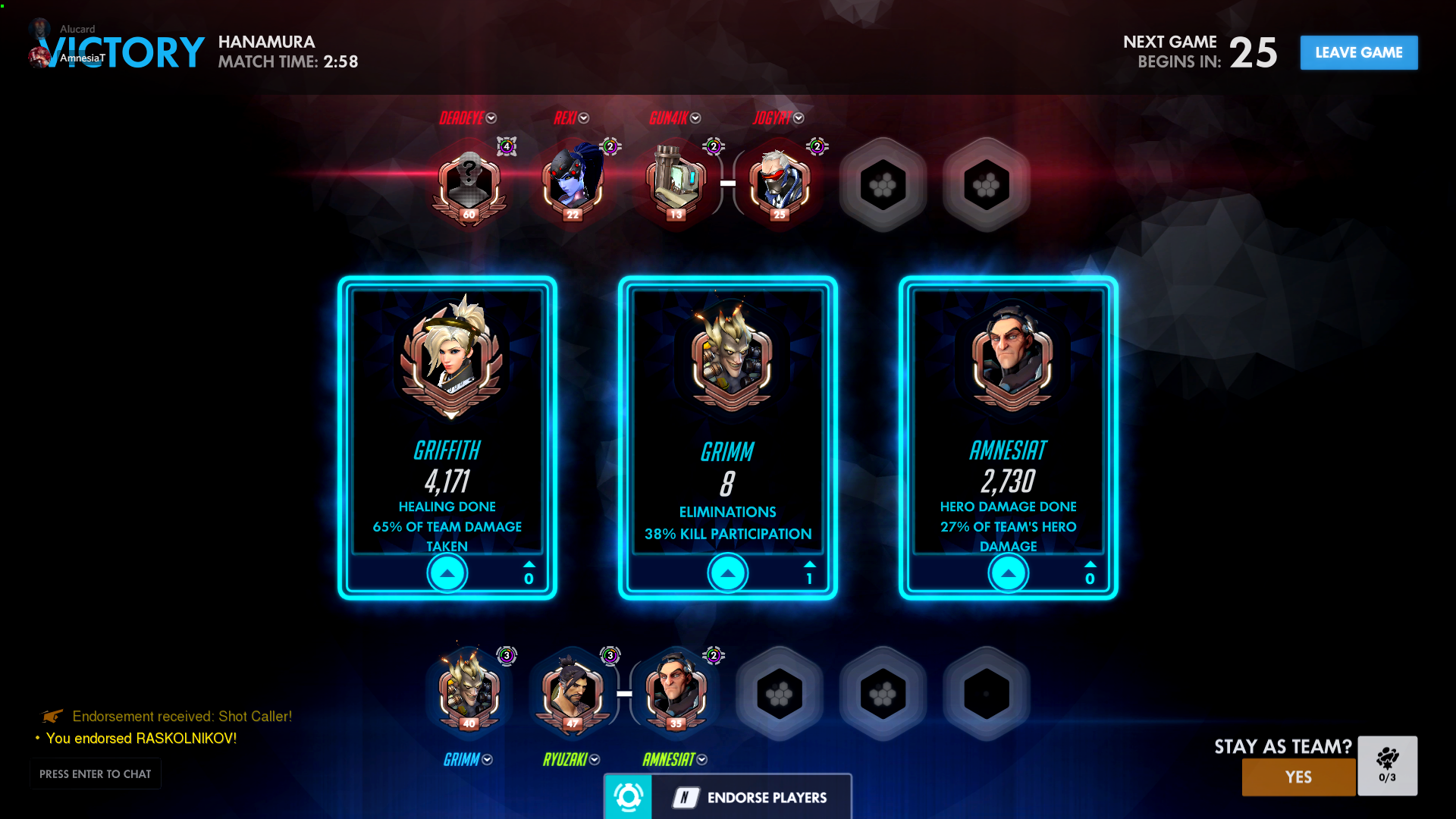Open dropdown next to JOGYRT's name
This screenshot has width=1456, height=819.
point(799,118)
